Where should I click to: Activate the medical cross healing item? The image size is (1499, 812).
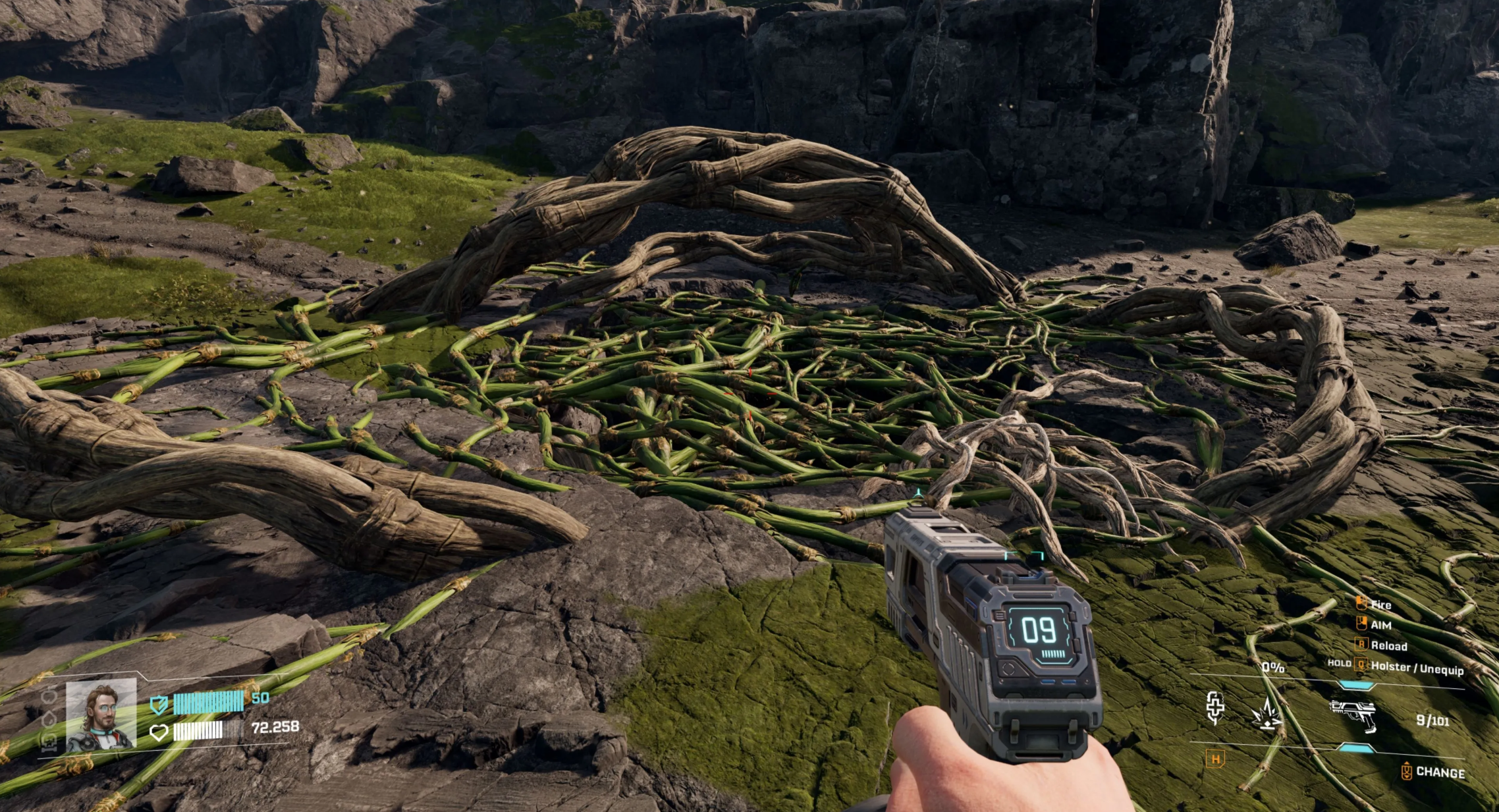[x=1215, y=708]
